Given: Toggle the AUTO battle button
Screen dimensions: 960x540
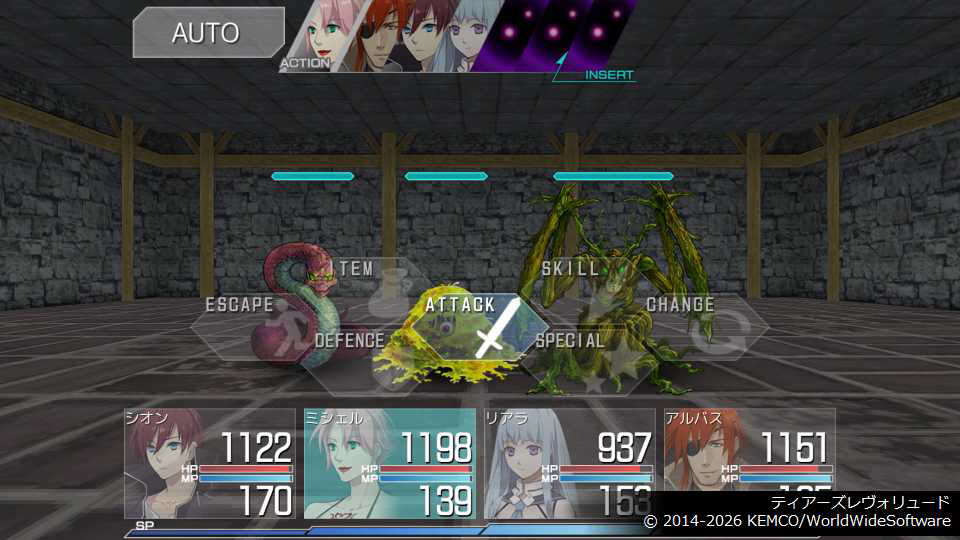Looking at the screenshot, I should [x=207, y=32].
